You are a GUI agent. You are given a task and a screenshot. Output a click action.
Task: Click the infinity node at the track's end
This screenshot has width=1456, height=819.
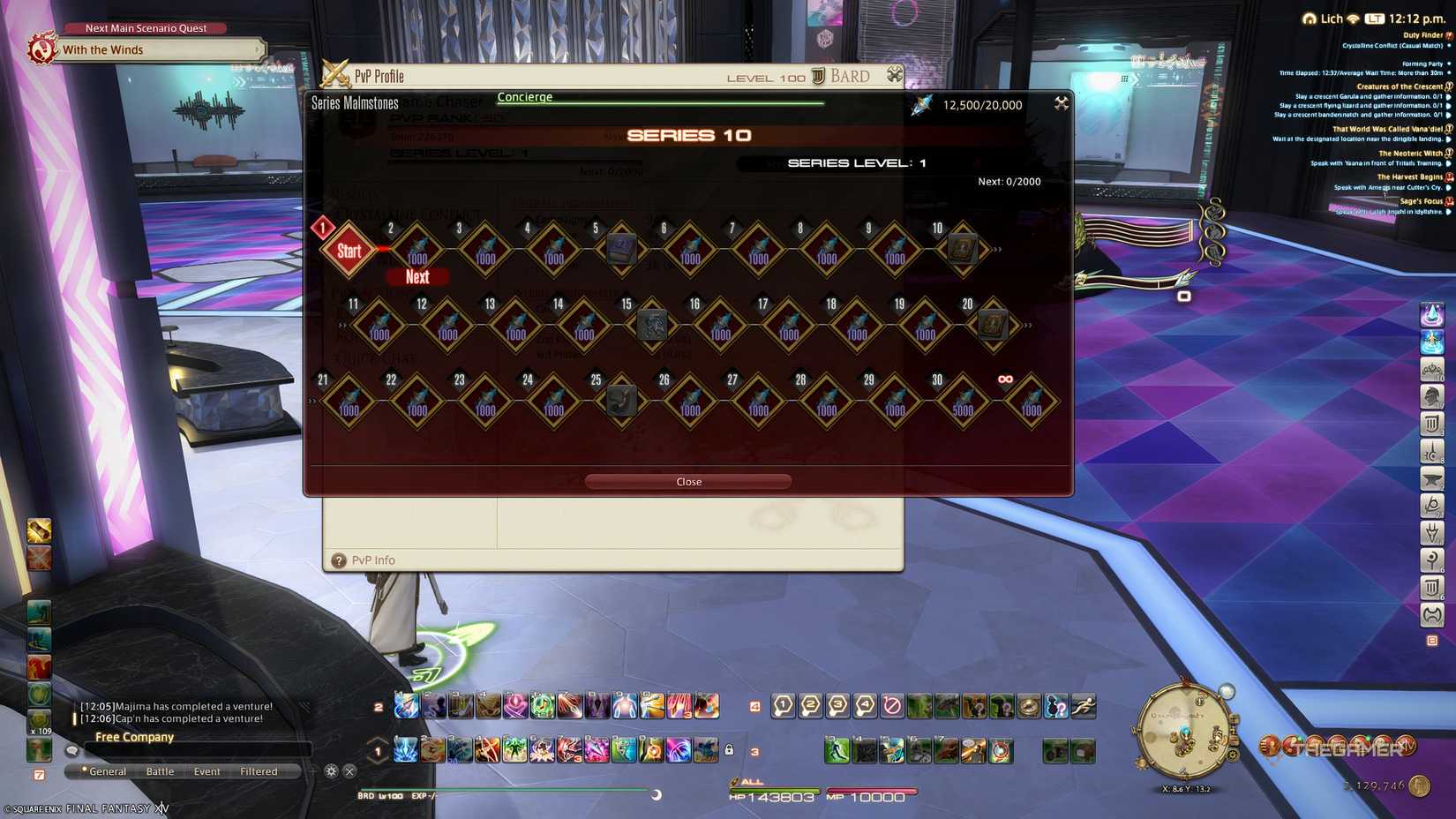pos(1030,402)
